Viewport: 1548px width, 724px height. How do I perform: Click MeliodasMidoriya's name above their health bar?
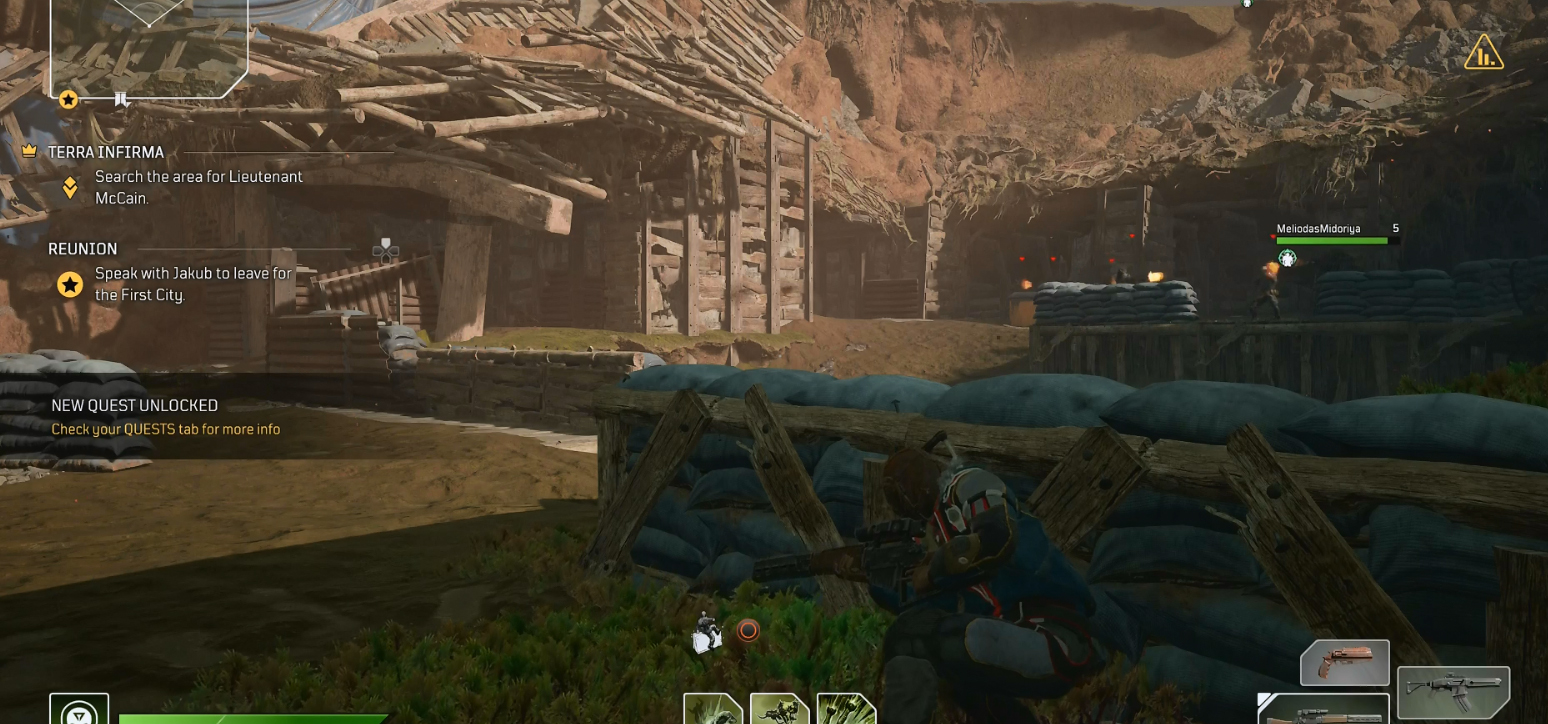(x=1318, y=228)
